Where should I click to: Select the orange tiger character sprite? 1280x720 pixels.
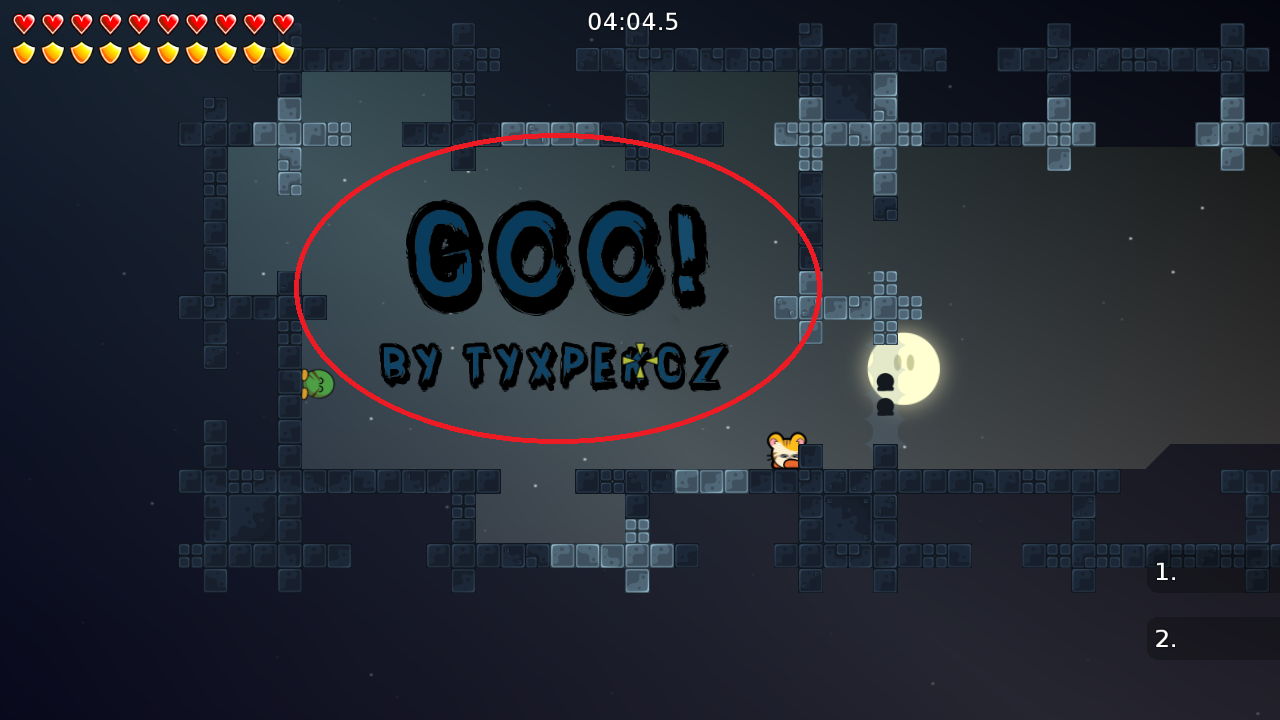click(784, 448)
